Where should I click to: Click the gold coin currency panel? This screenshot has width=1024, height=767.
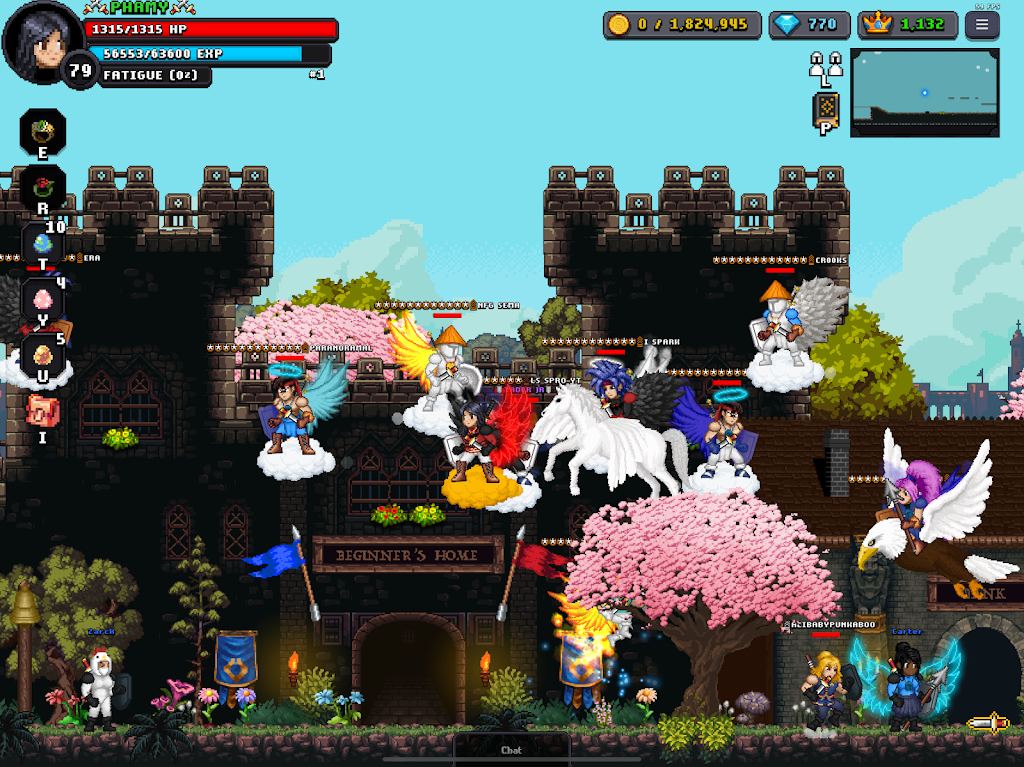pos(682,25)
